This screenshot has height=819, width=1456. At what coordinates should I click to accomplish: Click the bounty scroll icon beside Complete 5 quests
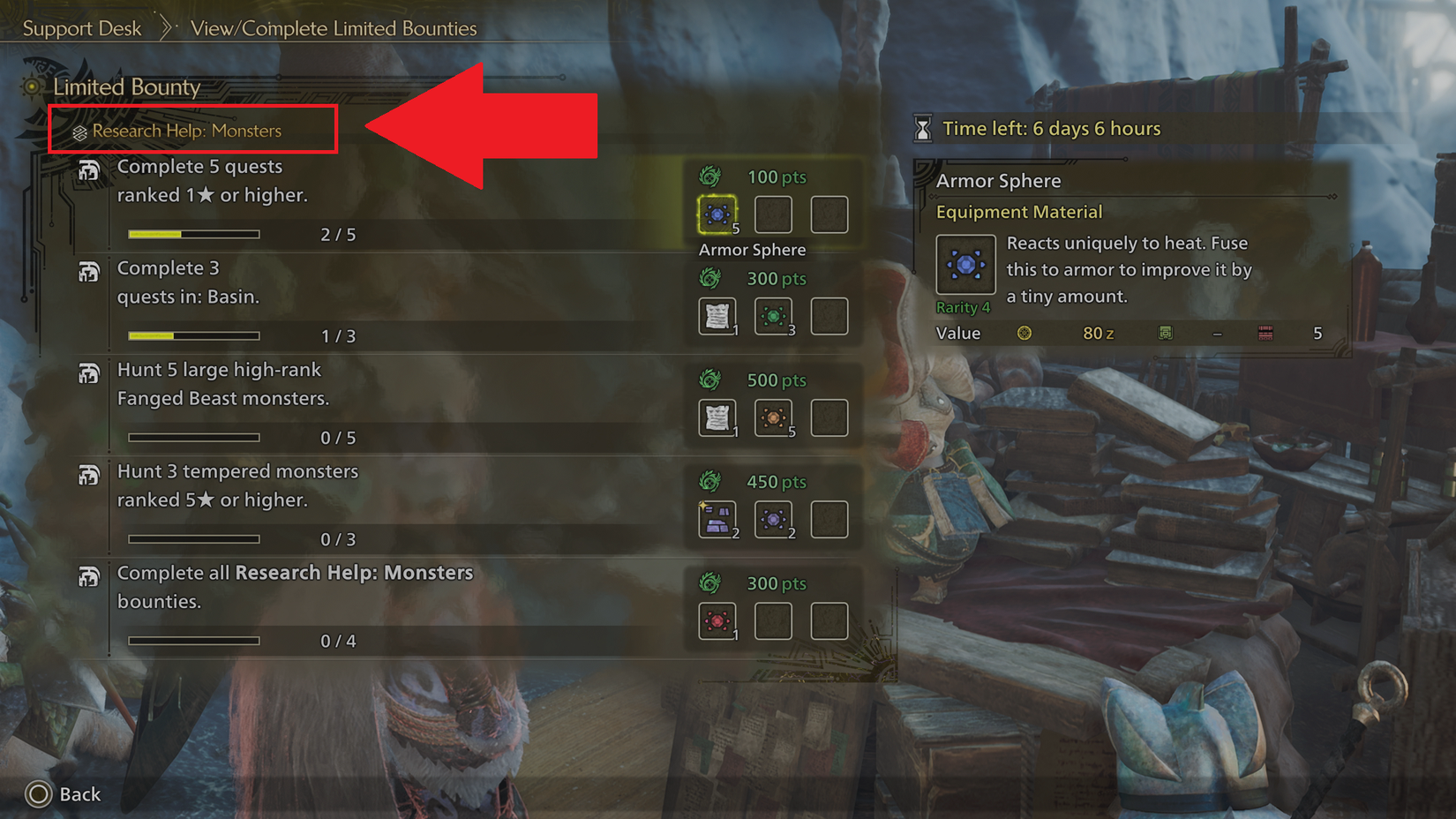[x=89, y=169]
